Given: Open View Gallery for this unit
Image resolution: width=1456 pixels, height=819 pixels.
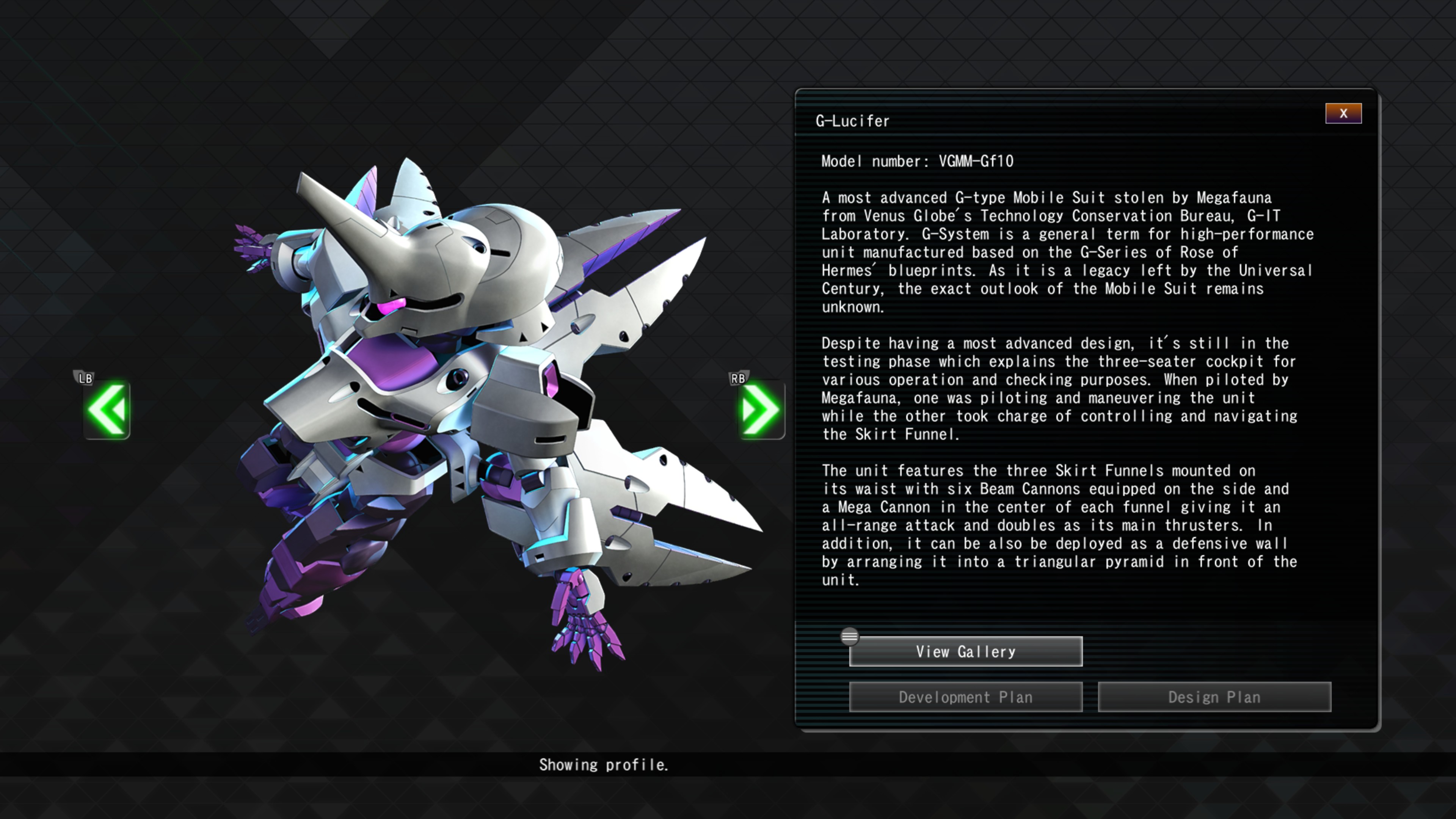Looking at the screenshot, I should pos(965,652).
